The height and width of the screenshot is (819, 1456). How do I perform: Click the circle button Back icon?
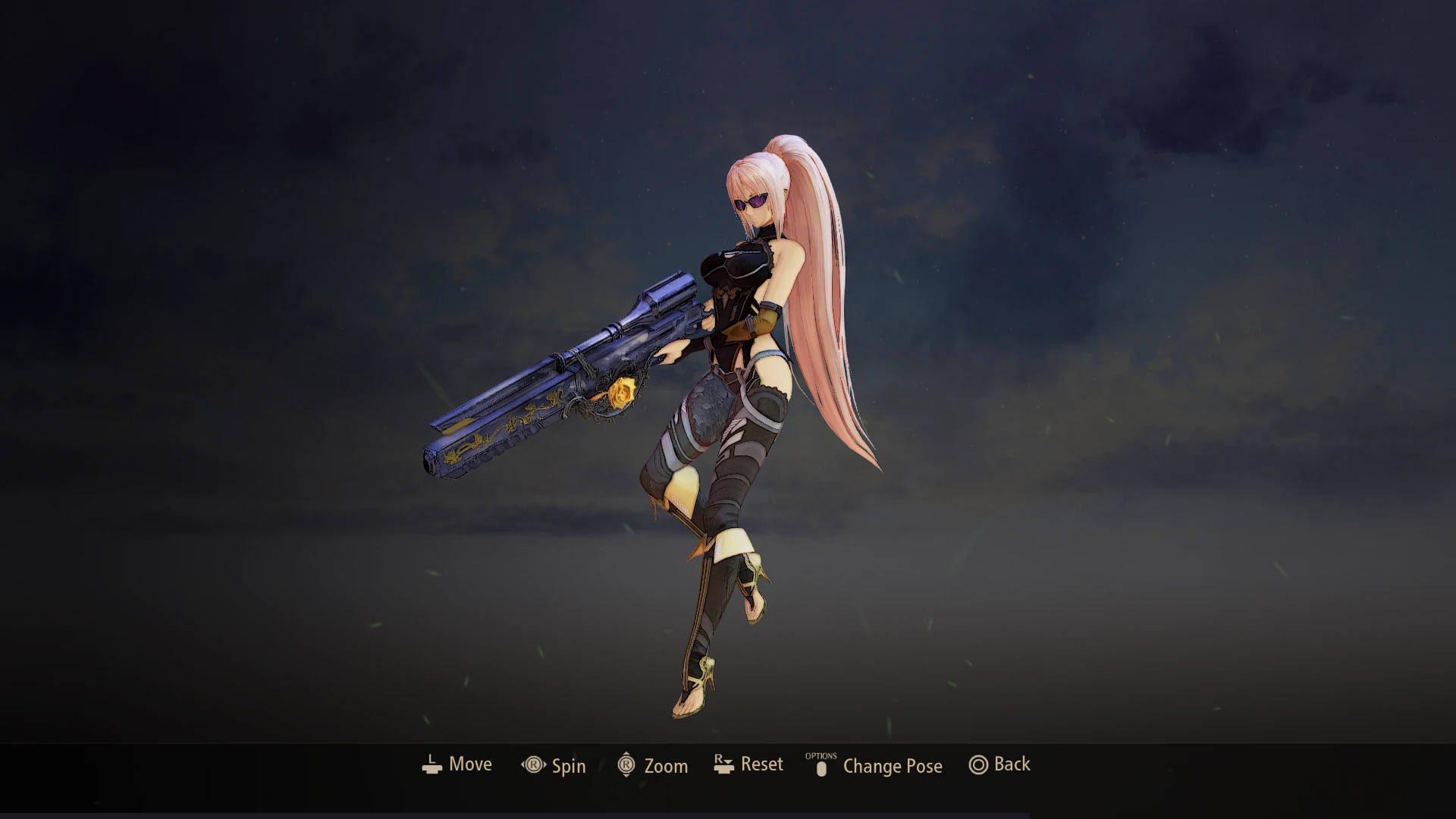click(978, 765)
